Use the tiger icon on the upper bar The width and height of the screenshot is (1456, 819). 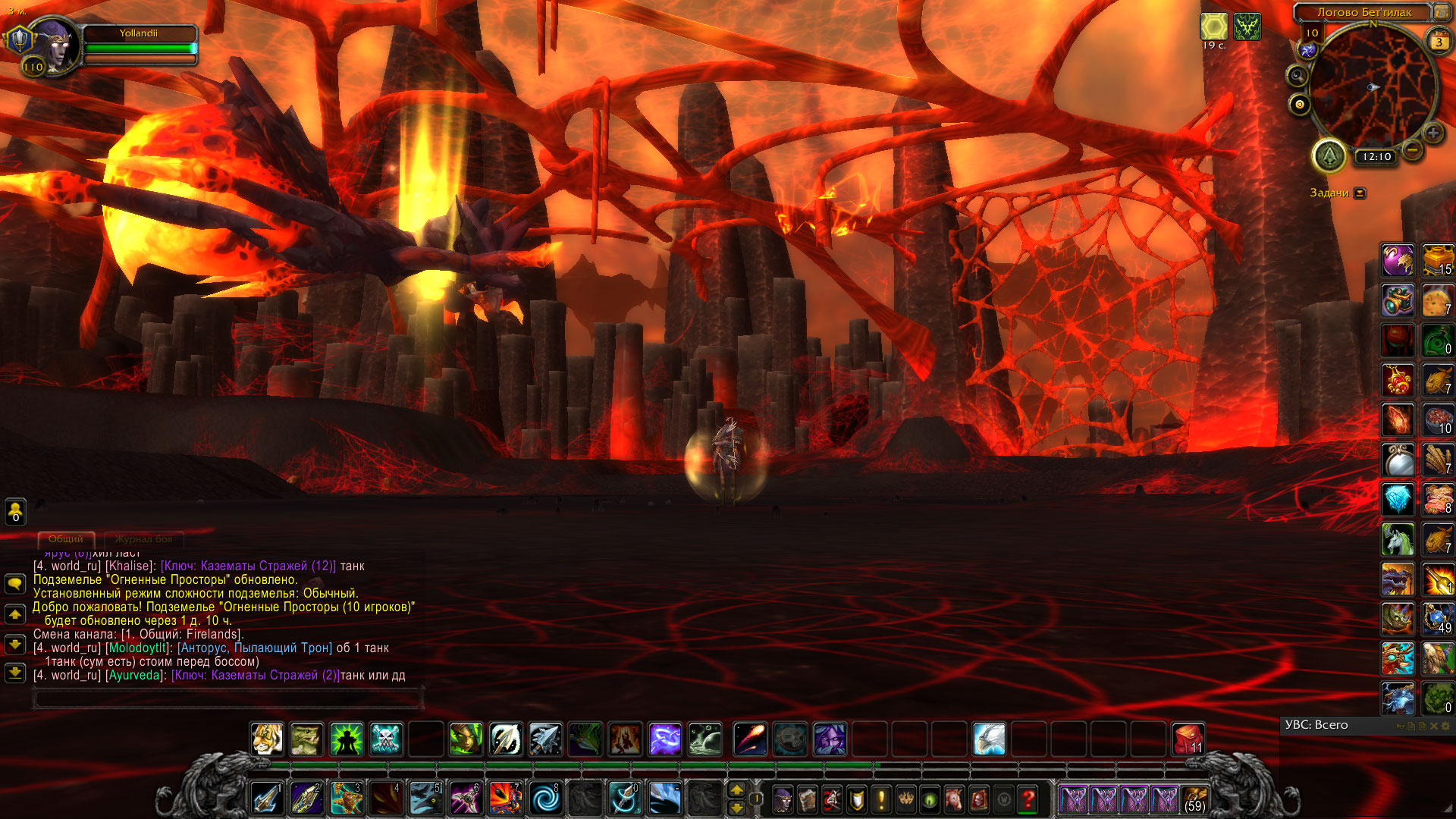click(x=267, y=739)
